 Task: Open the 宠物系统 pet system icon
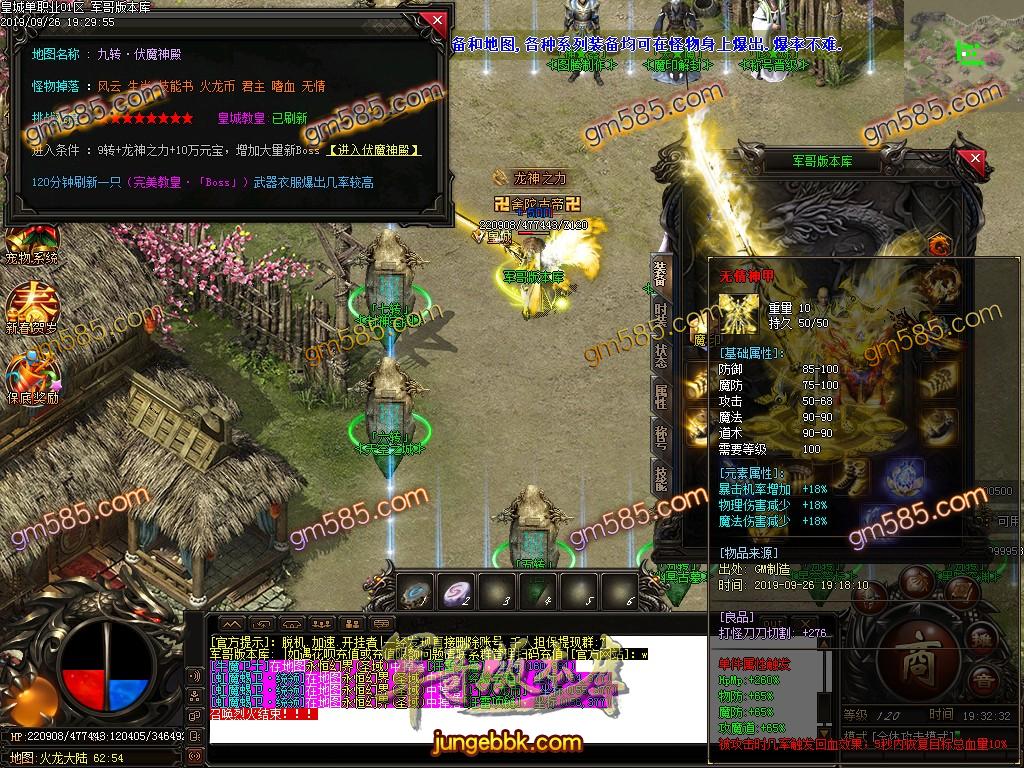[31, 240]
